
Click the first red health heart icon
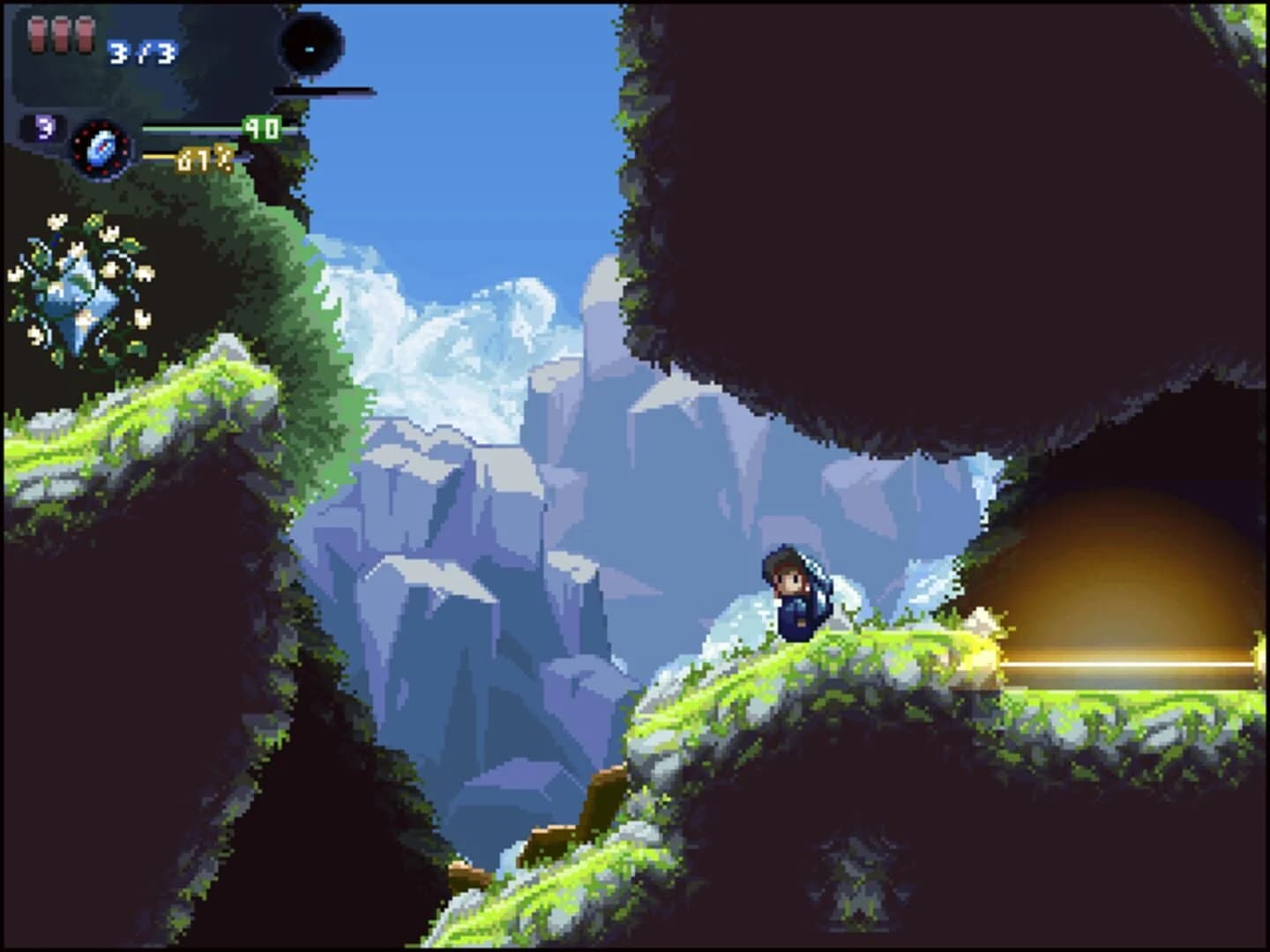pyautogui.click(x=35, y=36)
